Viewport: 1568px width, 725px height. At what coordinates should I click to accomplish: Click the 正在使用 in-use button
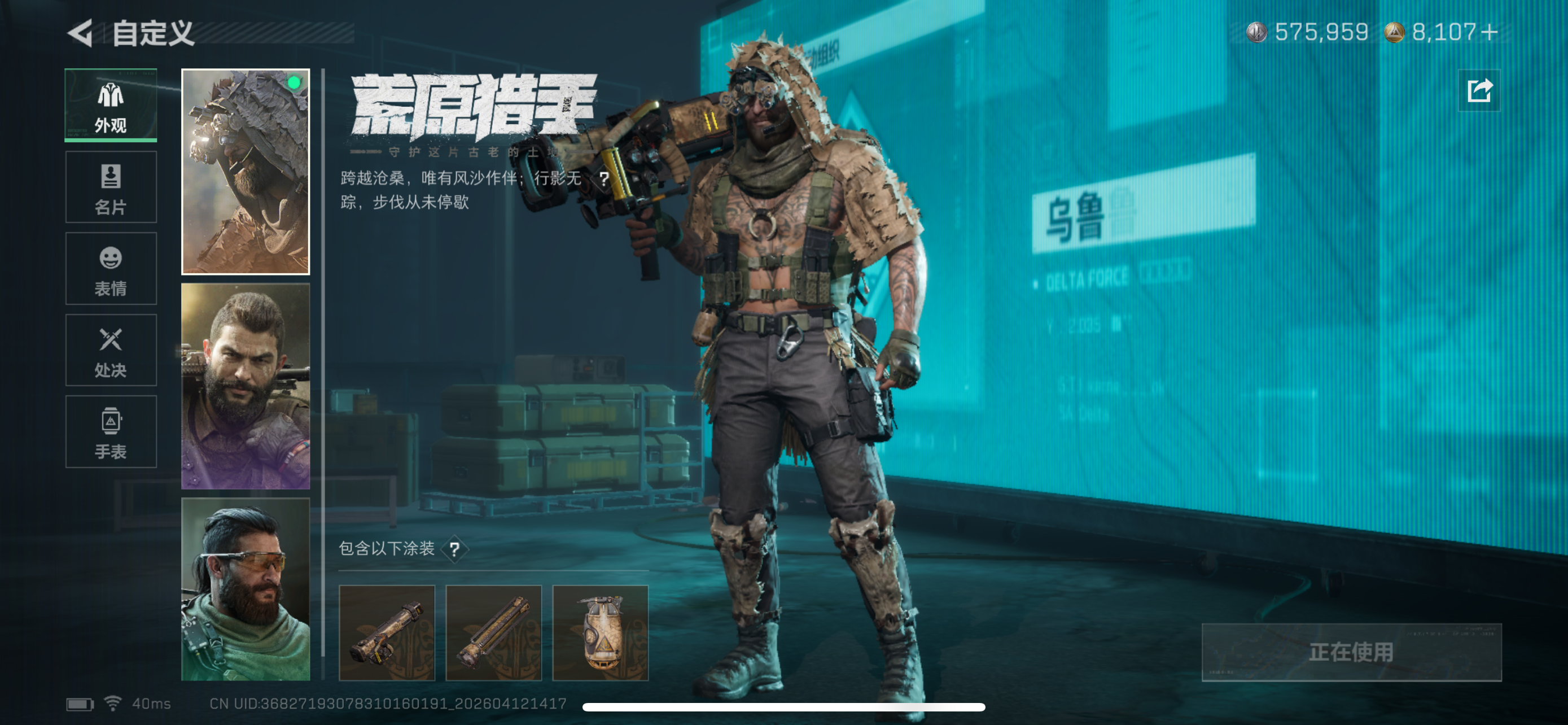1351,652
